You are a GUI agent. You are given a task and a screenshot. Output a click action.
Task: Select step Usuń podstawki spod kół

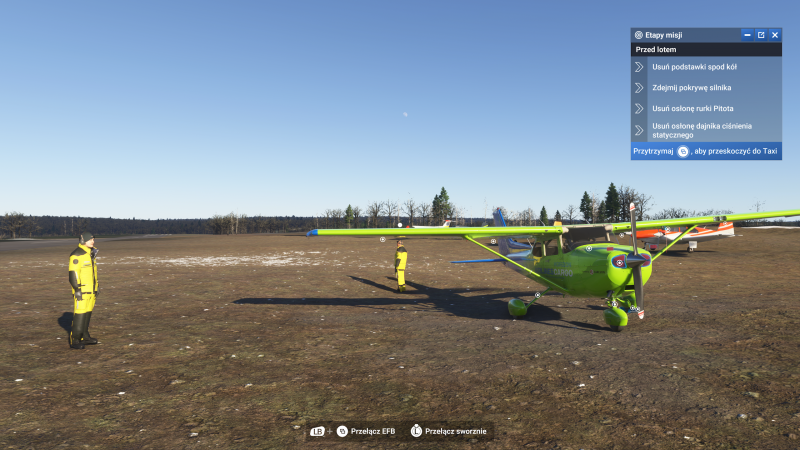(694, 67)
